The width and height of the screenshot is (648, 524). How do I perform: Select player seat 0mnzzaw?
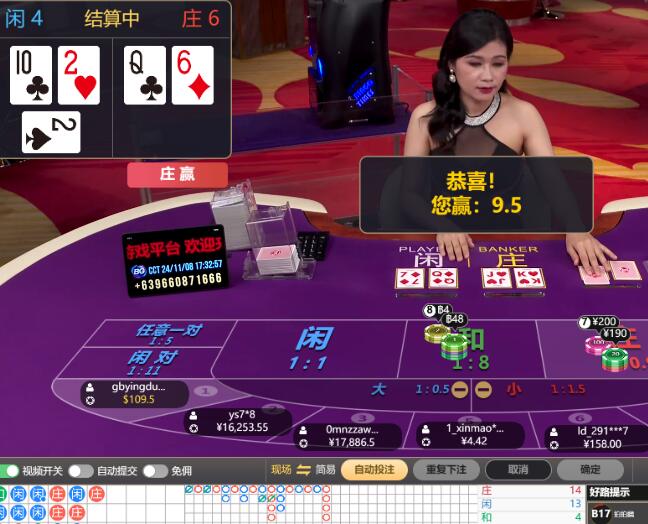coord(348,435)
